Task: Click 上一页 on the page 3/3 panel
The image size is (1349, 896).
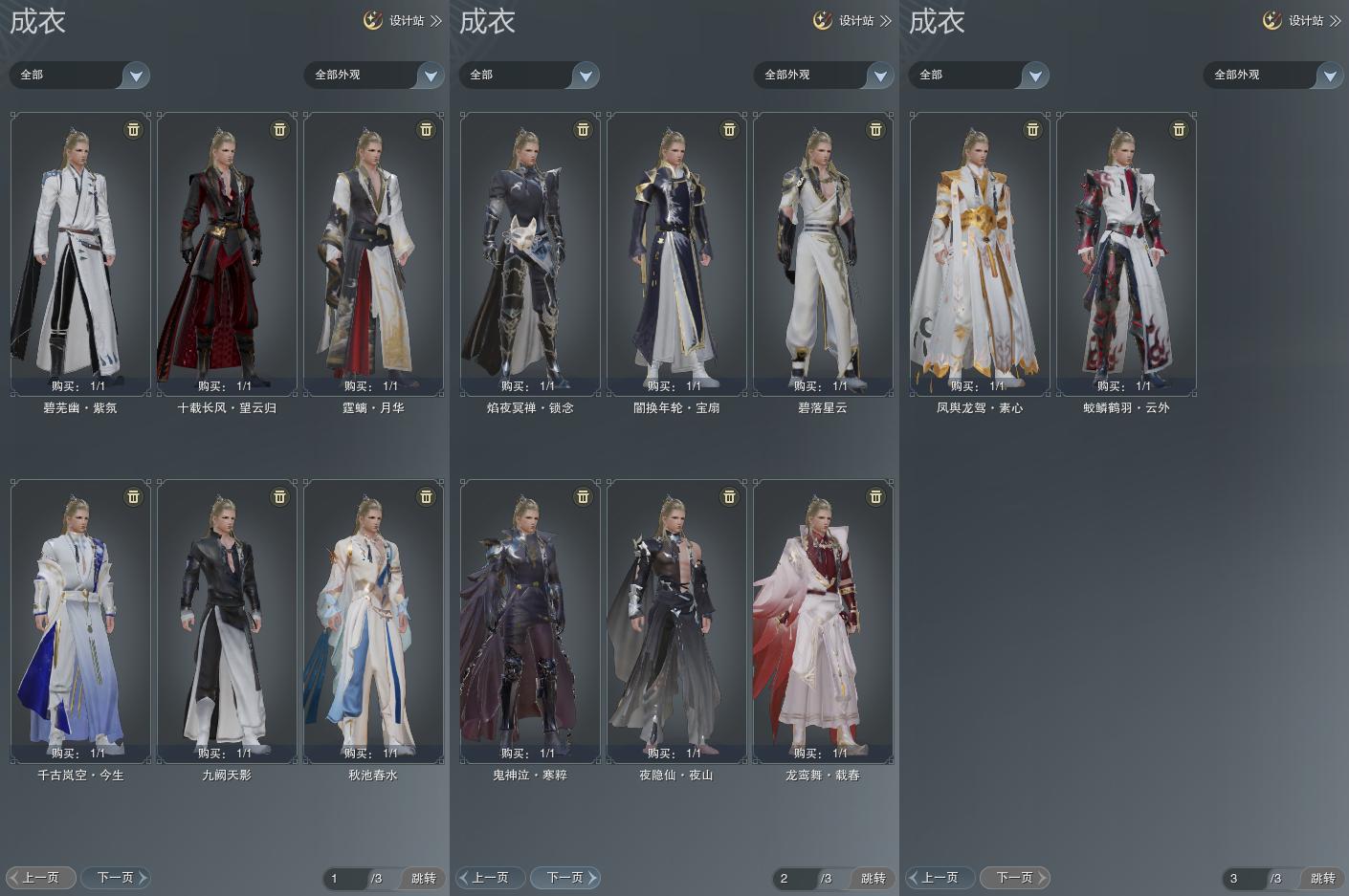Action: [x=940, y=877]
